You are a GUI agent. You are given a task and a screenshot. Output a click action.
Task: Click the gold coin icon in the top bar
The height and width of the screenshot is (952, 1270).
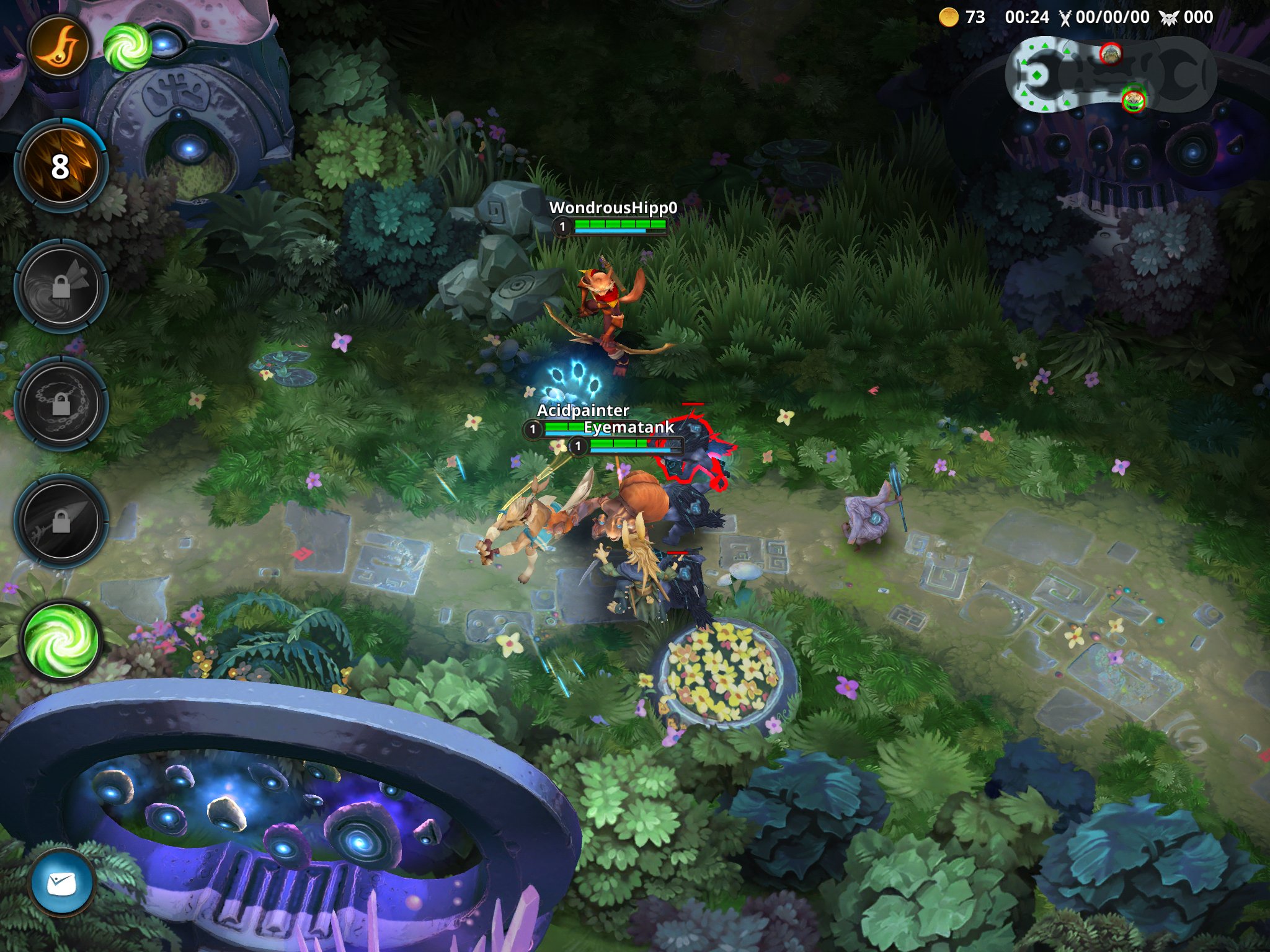[x=948, y=18]
